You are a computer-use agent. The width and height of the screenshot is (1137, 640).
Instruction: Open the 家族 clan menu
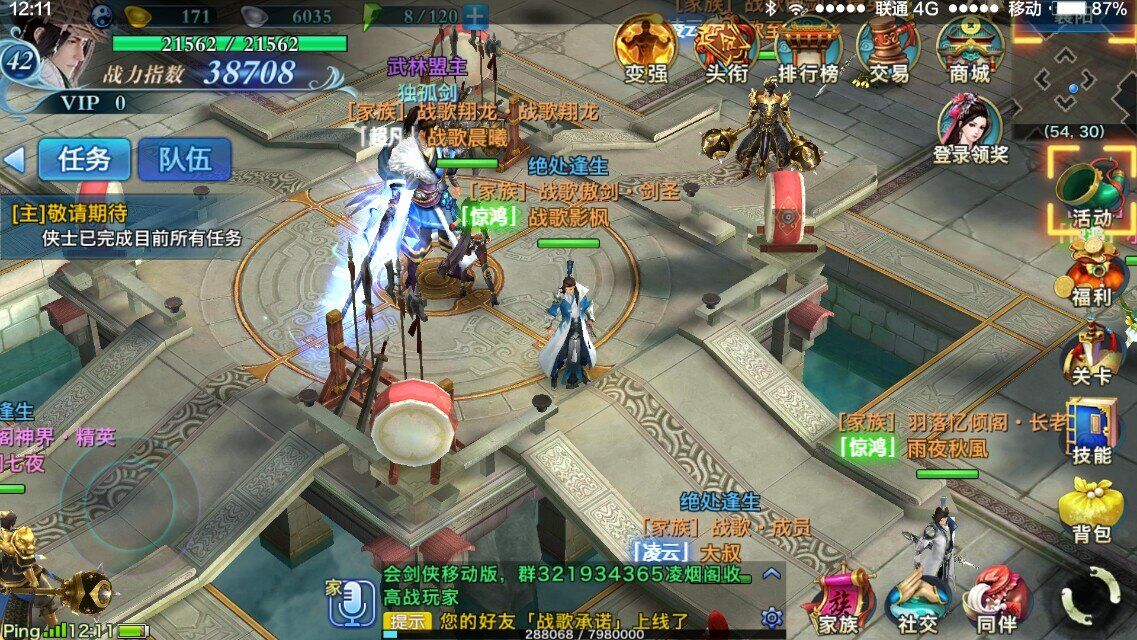click(x=838, y=600)
